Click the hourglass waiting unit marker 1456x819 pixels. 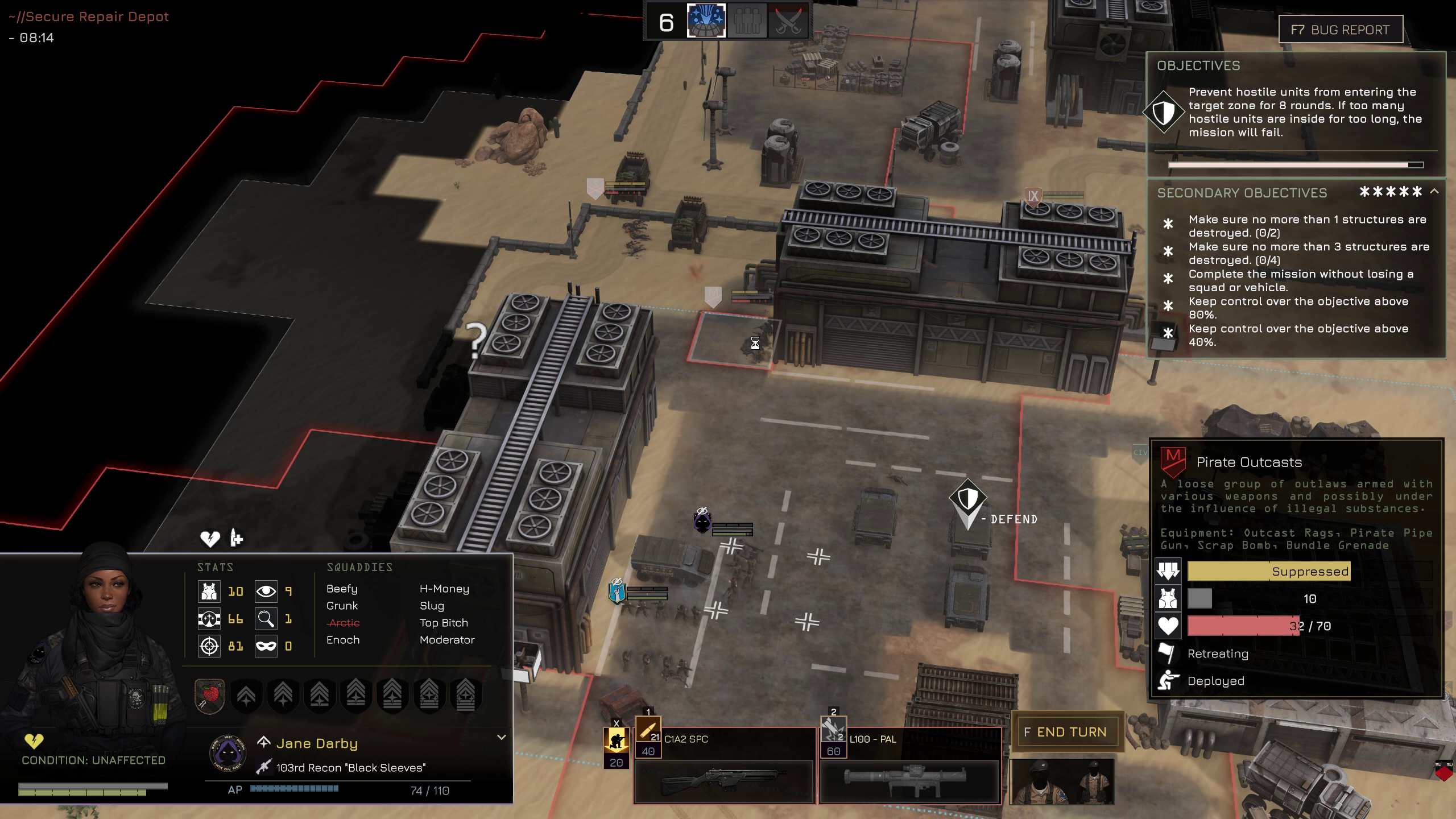pos(755,343)
